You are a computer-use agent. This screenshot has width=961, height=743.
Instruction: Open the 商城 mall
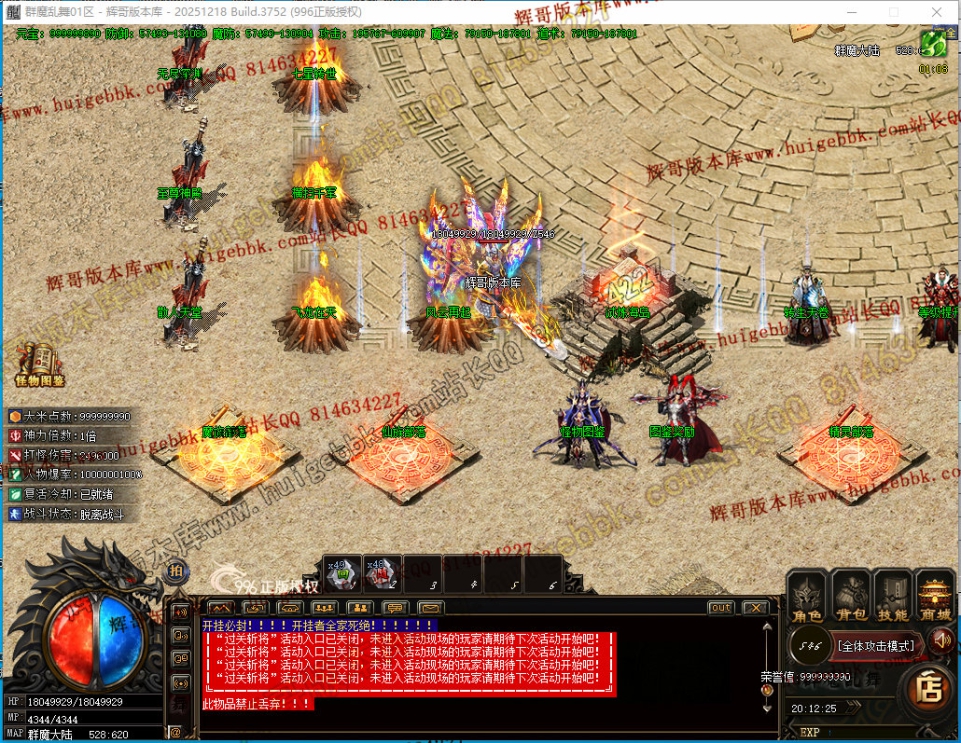pyautogui.click(x=936, y=598)
